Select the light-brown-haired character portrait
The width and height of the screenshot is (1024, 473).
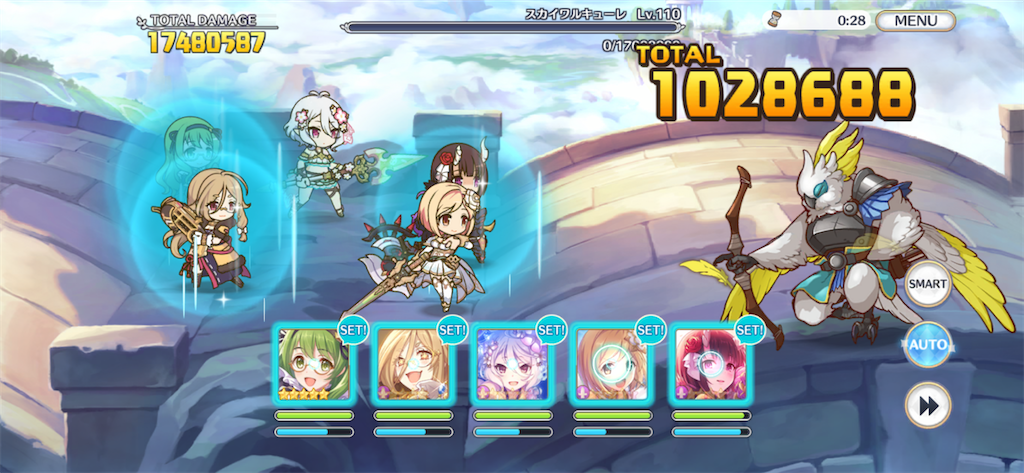610,363
